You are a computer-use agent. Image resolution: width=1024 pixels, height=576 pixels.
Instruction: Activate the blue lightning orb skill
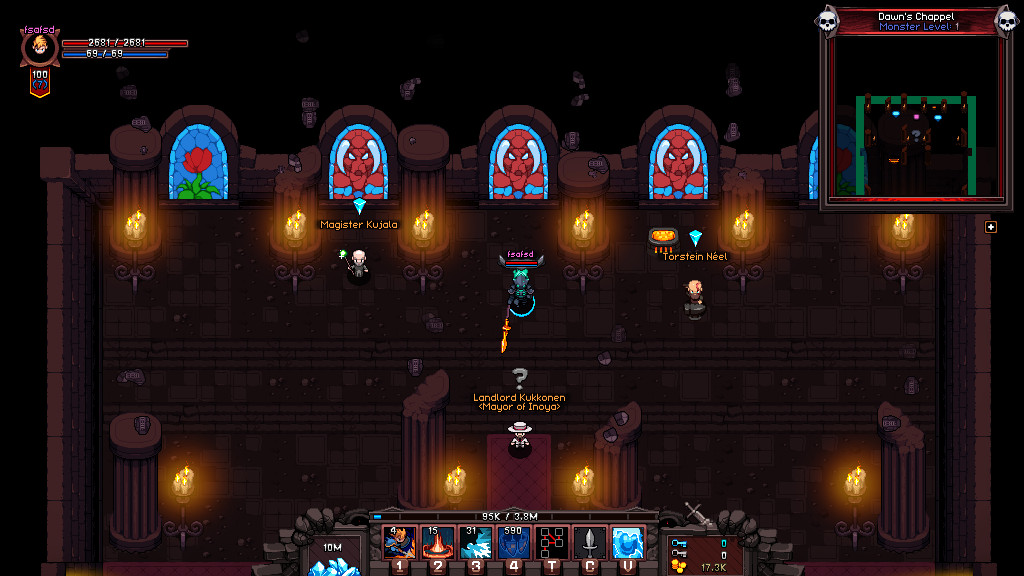coord(628,543)
